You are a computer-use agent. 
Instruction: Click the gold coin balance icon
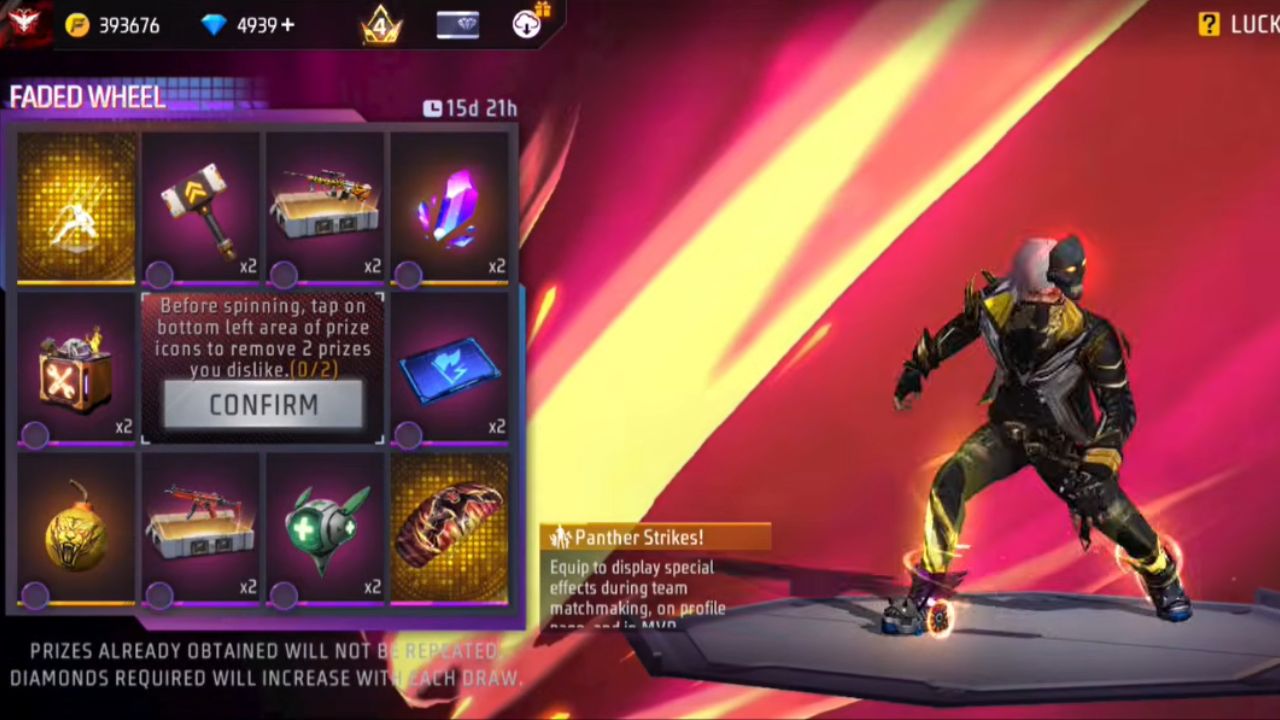click(x=78, y=25)
